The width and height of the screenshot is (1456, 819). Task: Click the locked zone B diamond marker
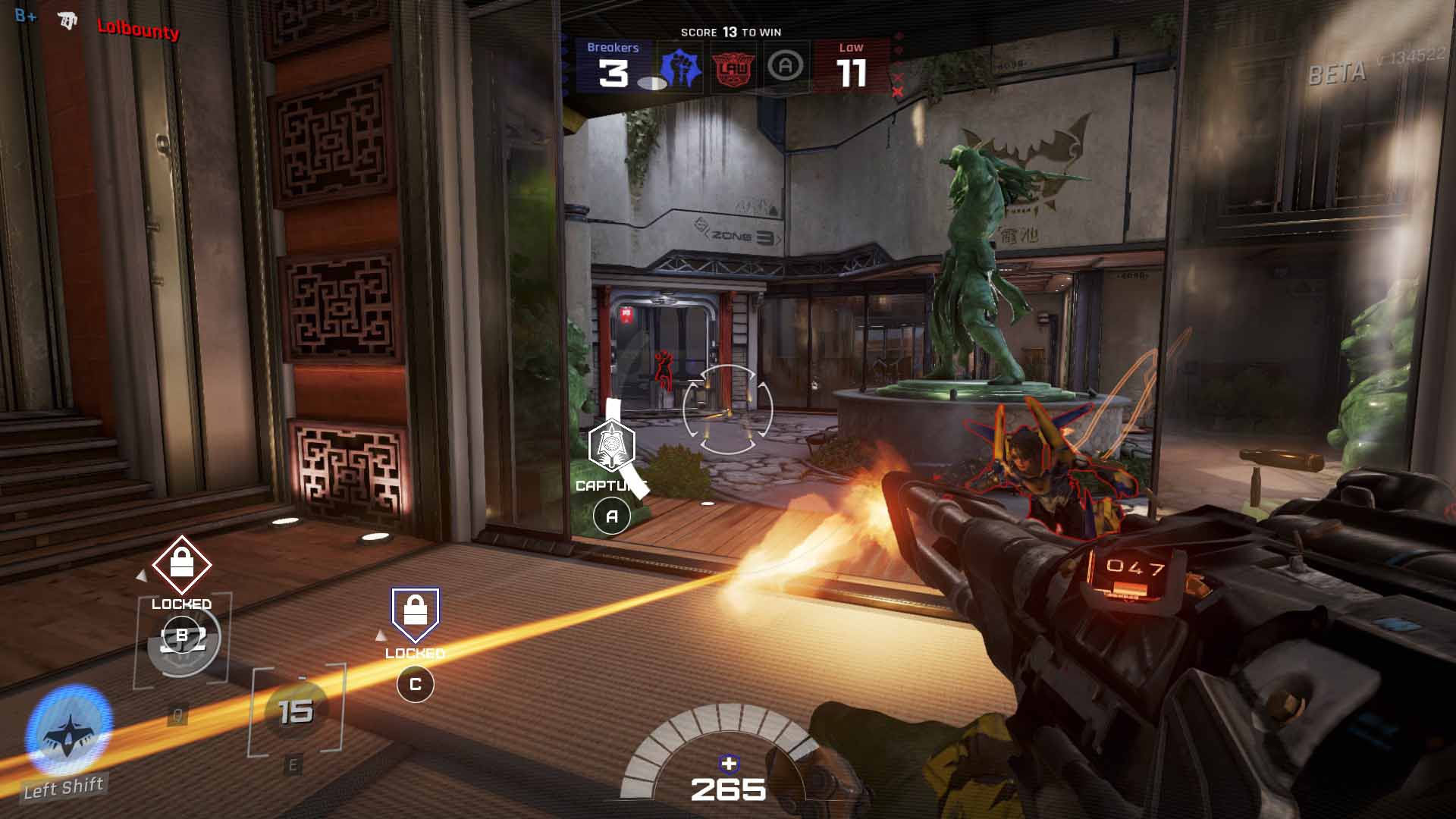pyautogui.click(x=181, y=564)
